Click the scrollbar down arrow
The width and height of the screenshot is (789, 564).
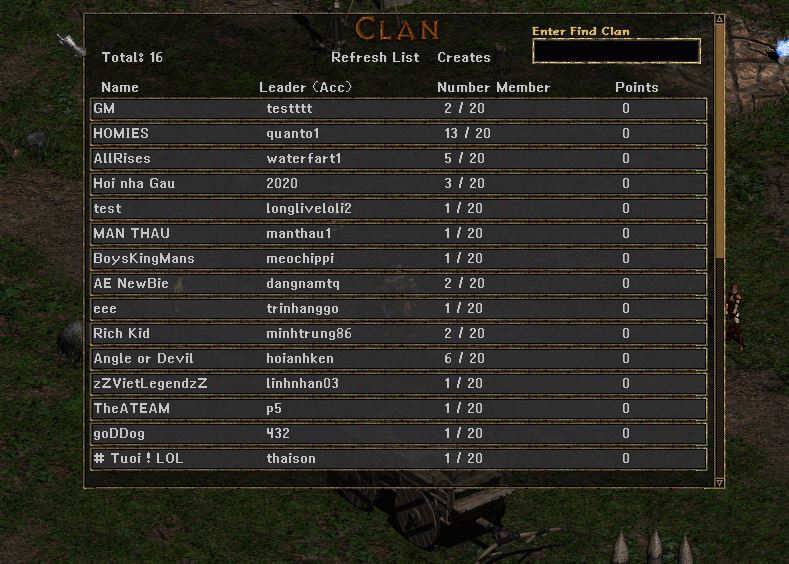[x=720, y=482]
